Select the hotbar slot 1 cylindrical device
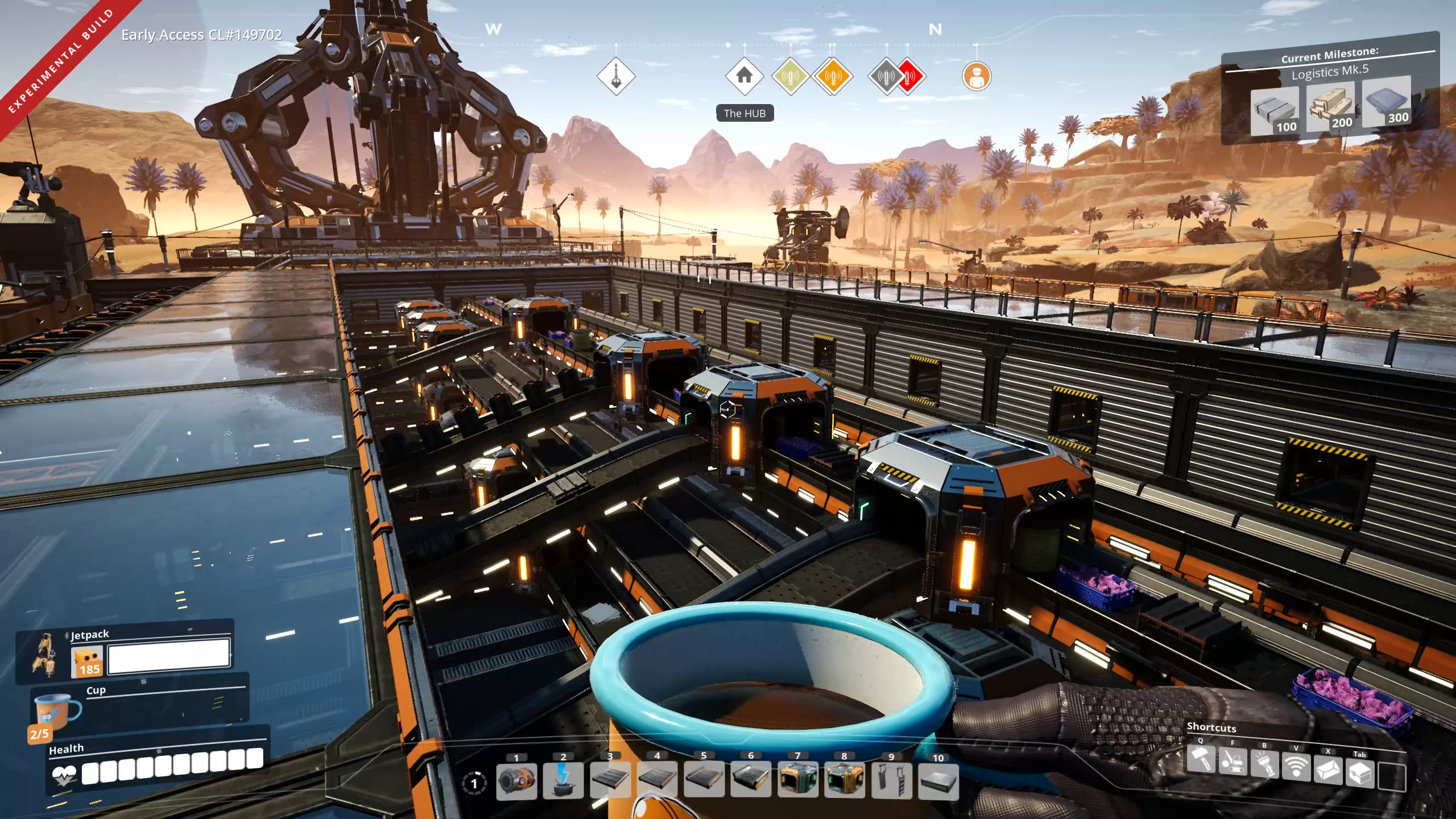Screen dimensions: 1456x819 point(516,781)
